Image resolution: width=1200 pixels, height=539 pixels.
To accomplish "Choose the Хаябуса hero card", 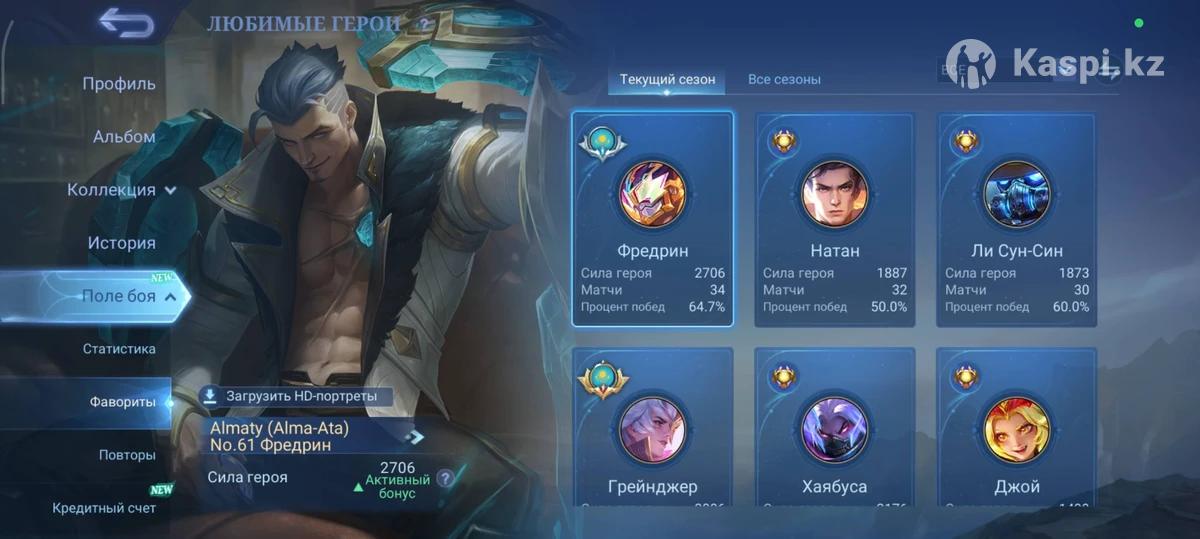I will pos(834,425).
